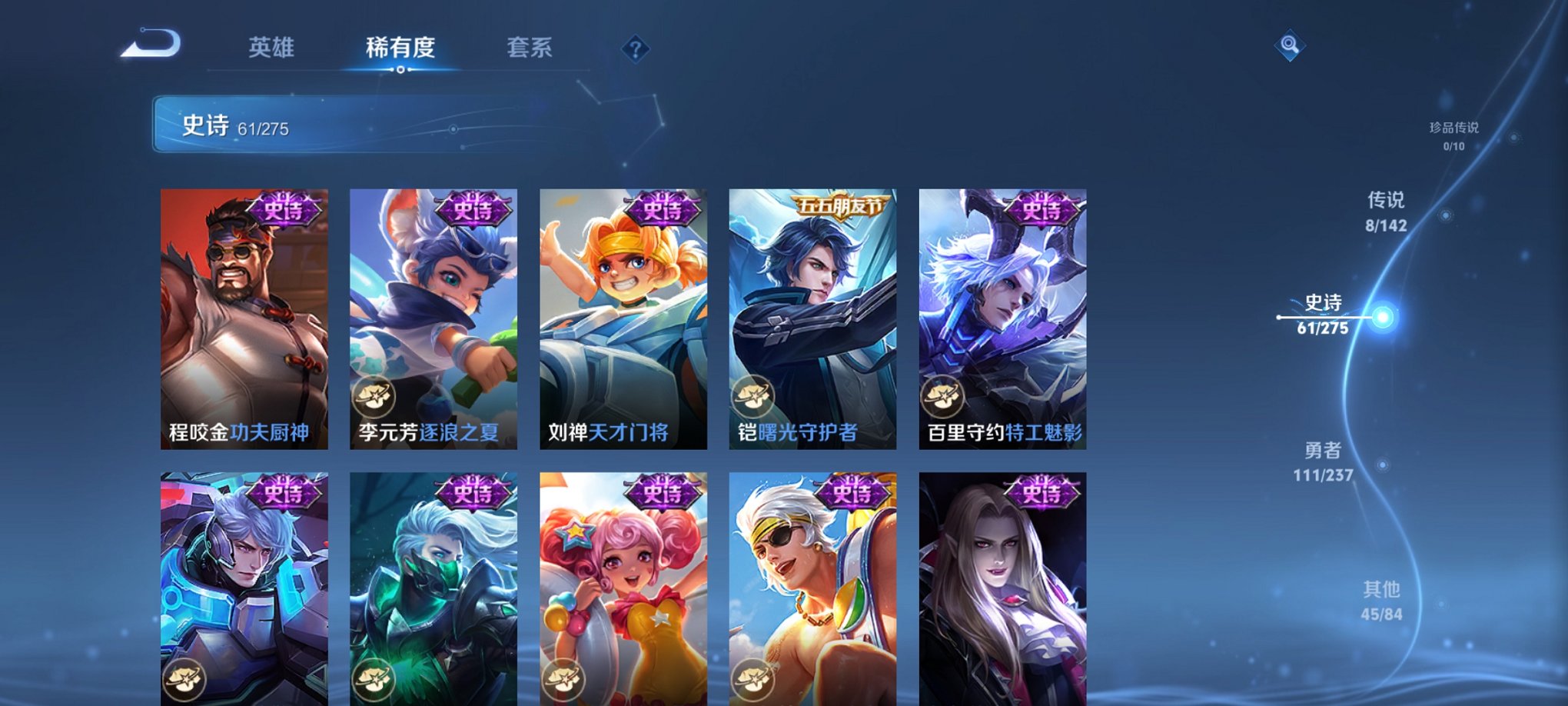Click the 五五朋友节 event badge on 铠's card
The height and width of the screenshot is (706, 1568).
pos(839,205)
